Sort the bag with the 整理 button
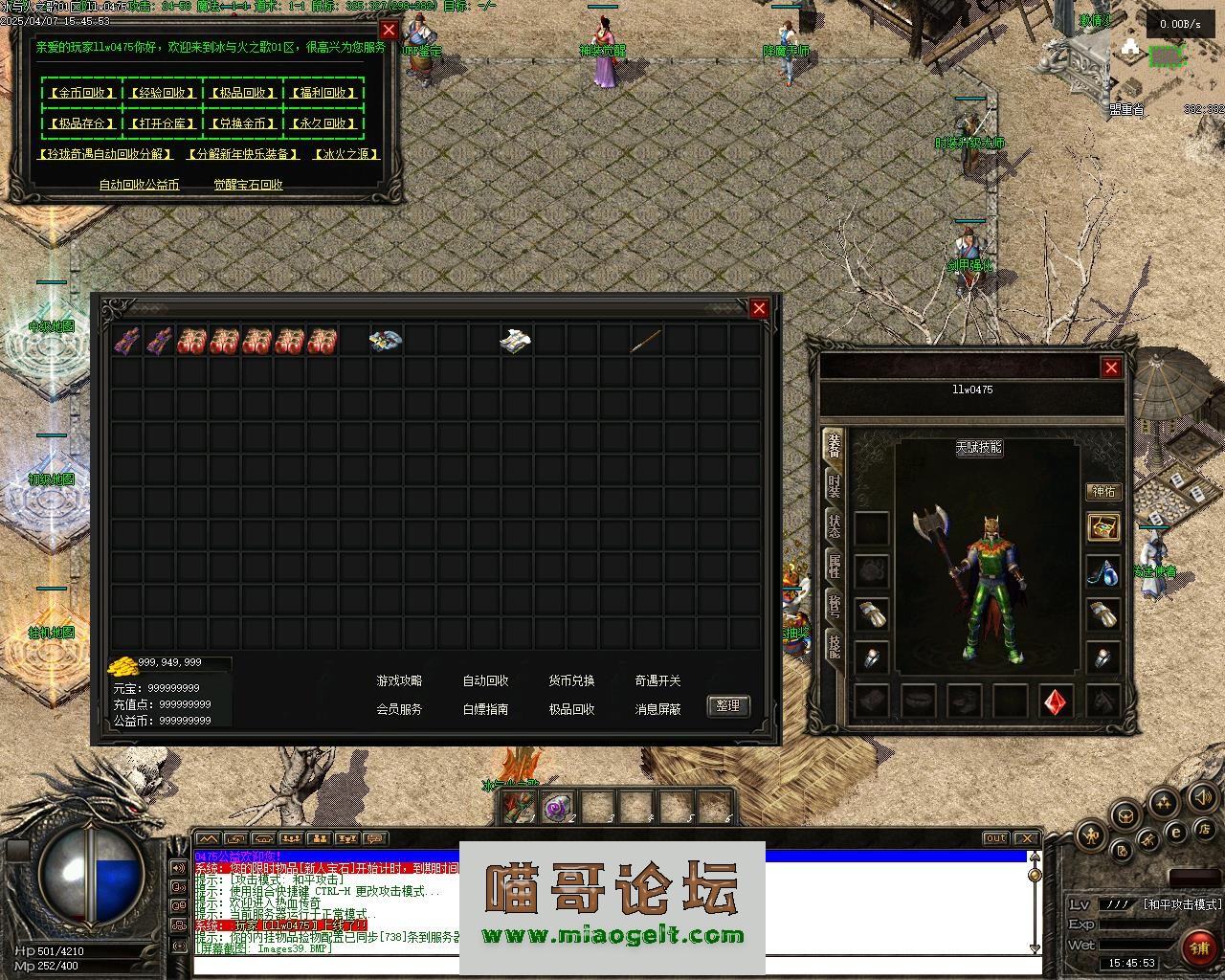1225x980 pixels. pyautogui.click(x=728, y=705)
